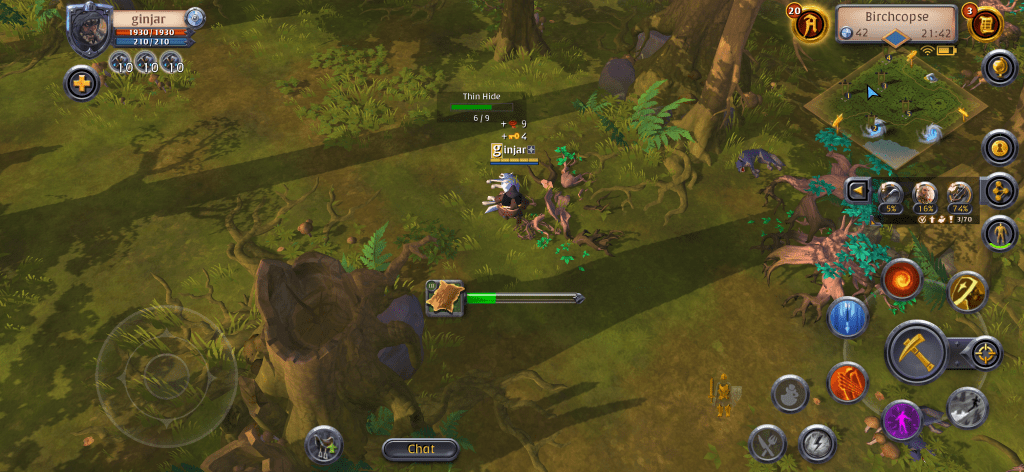This screenshot has height=472, width=1024.
Task: Tap the main pickaxe gather button
Action: click(x=917, y=351)
